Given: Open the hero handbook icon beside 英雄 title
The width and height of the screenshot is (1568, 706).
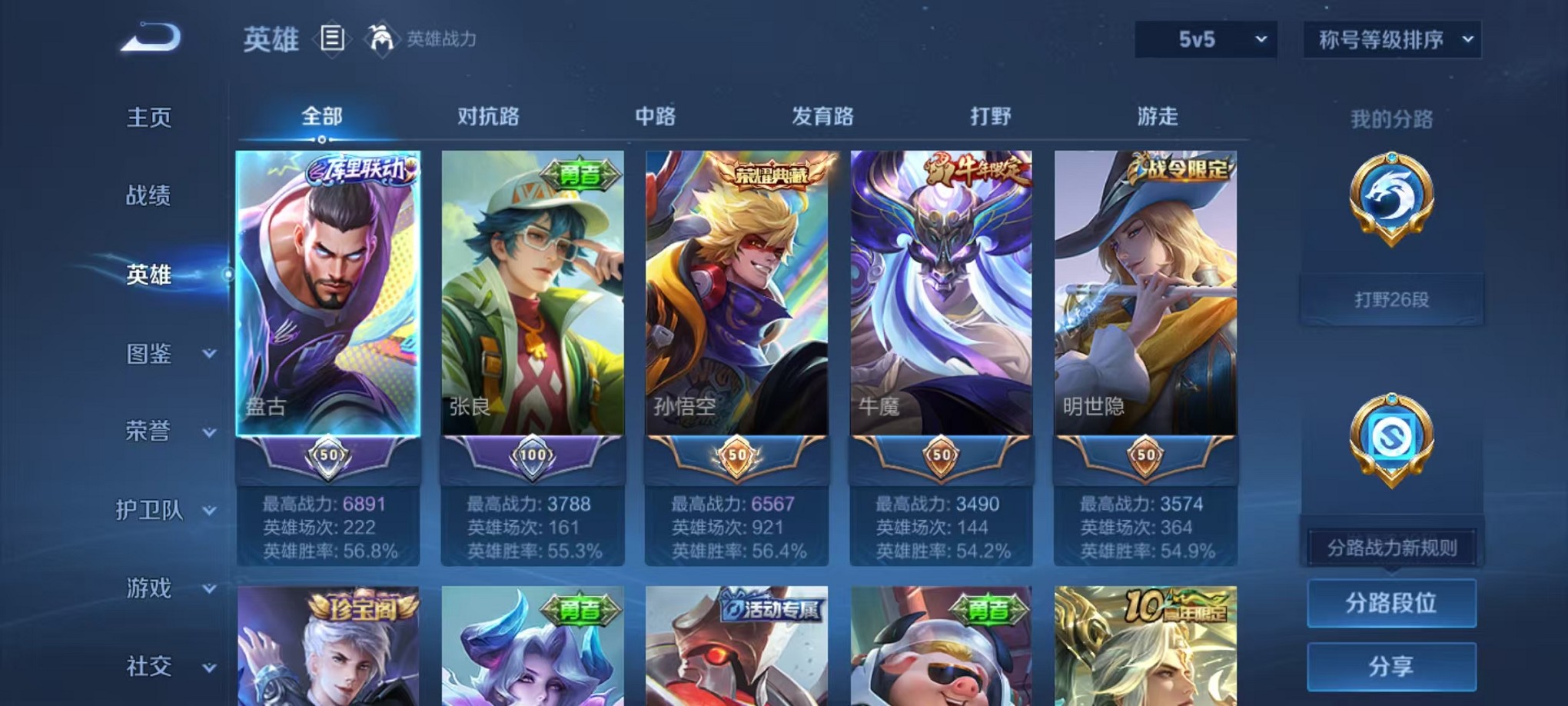Looking at the screenshot, I should pos(332,39).
